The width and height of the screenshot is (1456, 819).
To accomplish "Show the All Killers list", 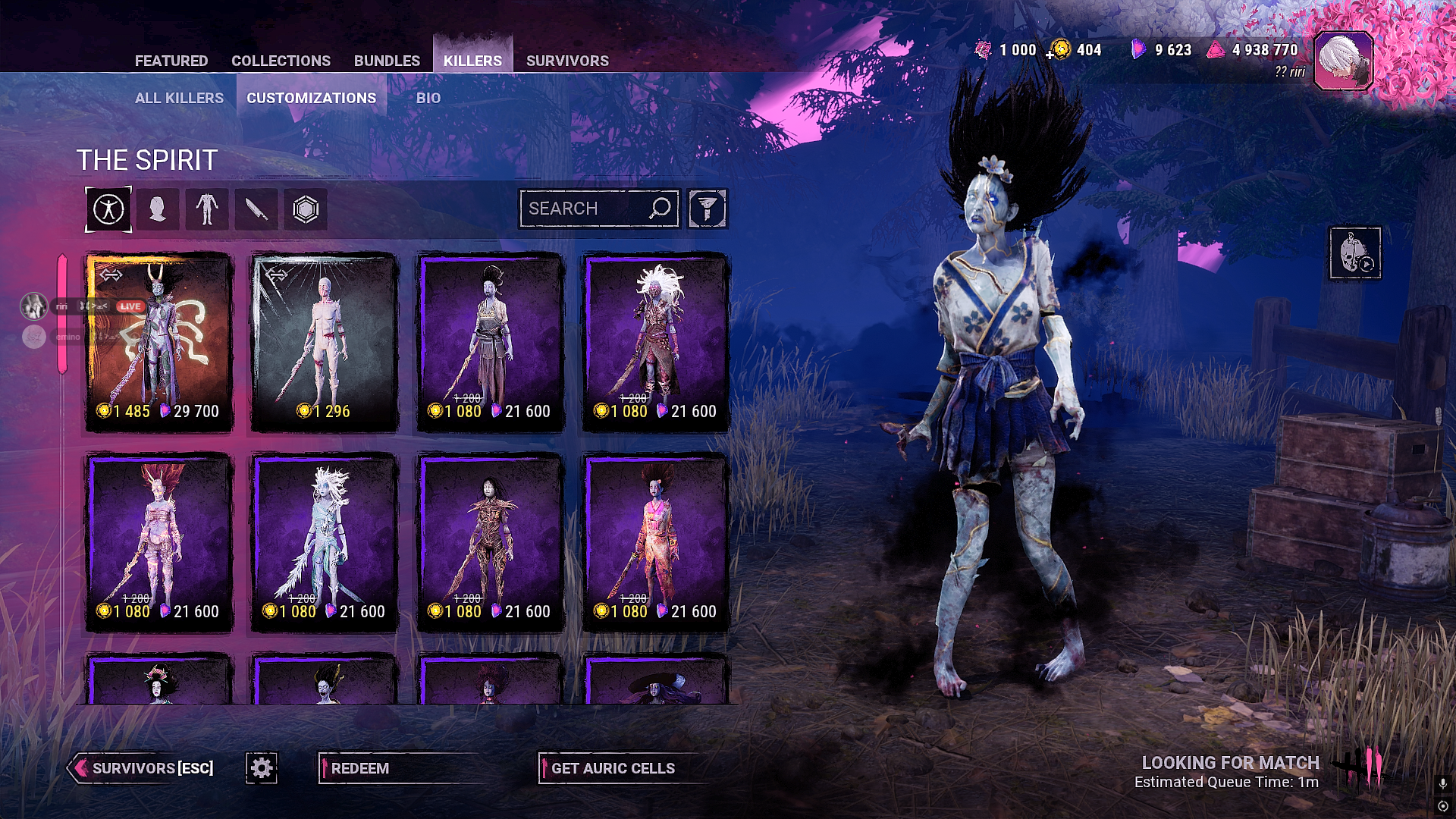I will [x=179, y=98].
